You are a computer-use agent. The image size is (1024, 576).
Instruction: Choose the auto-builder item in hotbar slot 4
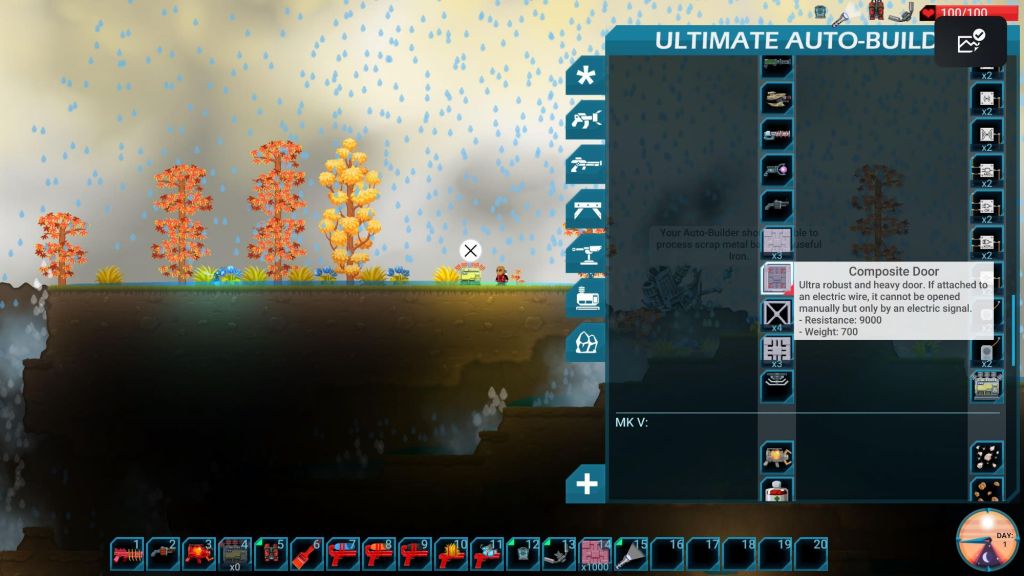(236, 553)
